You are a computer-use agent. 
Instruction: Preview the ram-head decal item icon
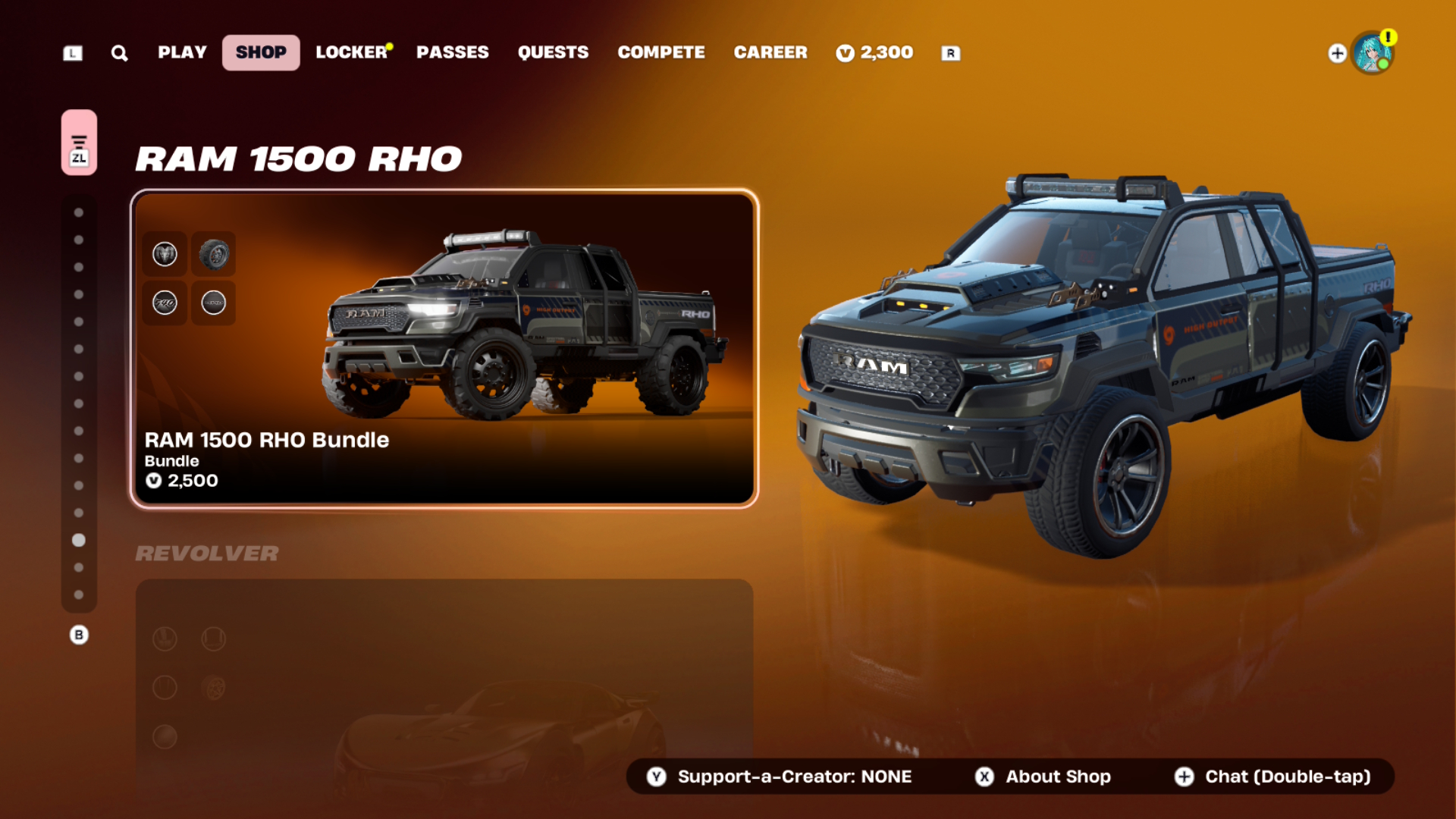coord(165,254)
